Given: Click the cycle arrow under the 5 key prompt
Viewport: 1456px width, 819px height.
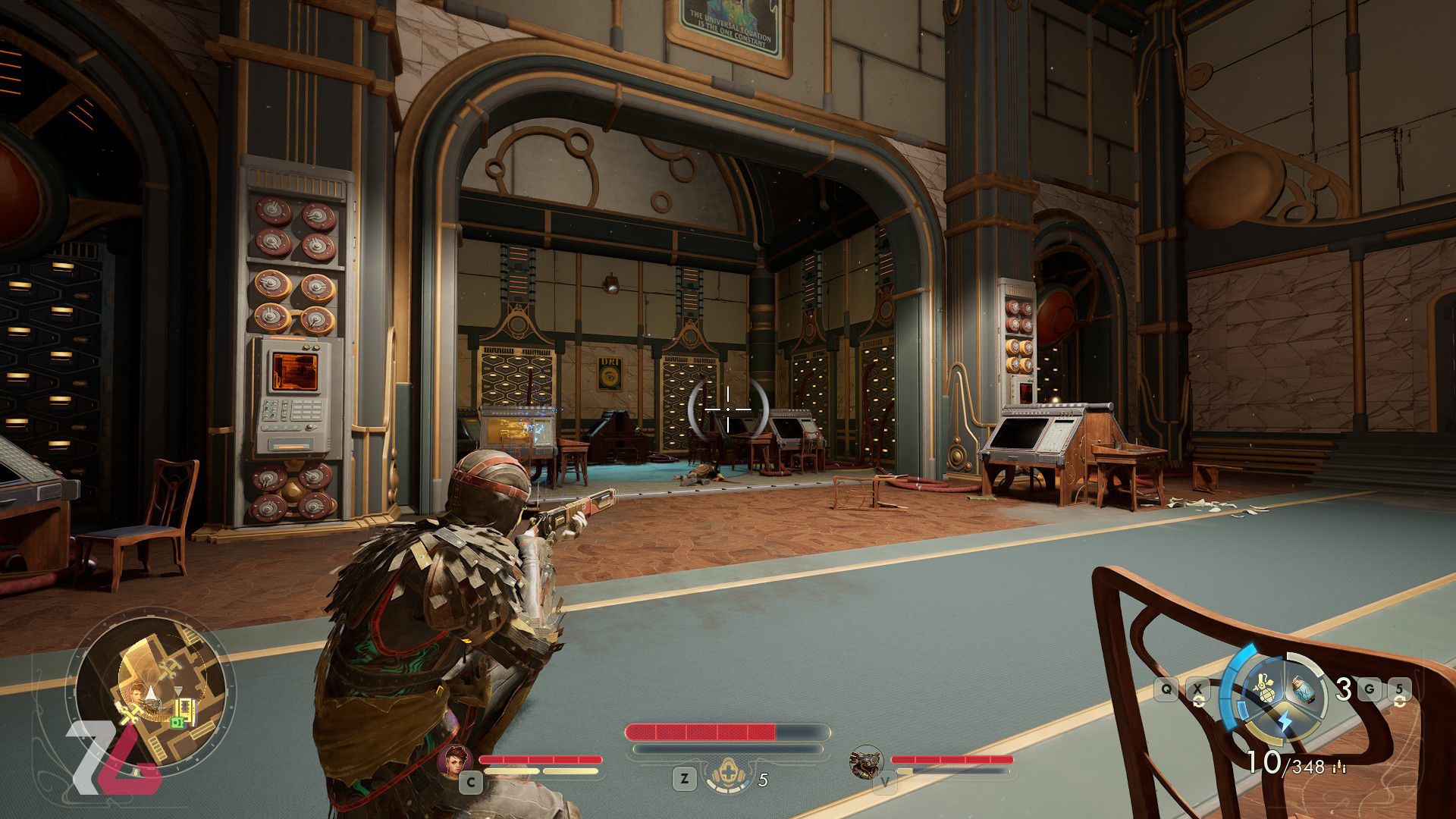Looking at the screenshot, I should [x=1400, y=701].
